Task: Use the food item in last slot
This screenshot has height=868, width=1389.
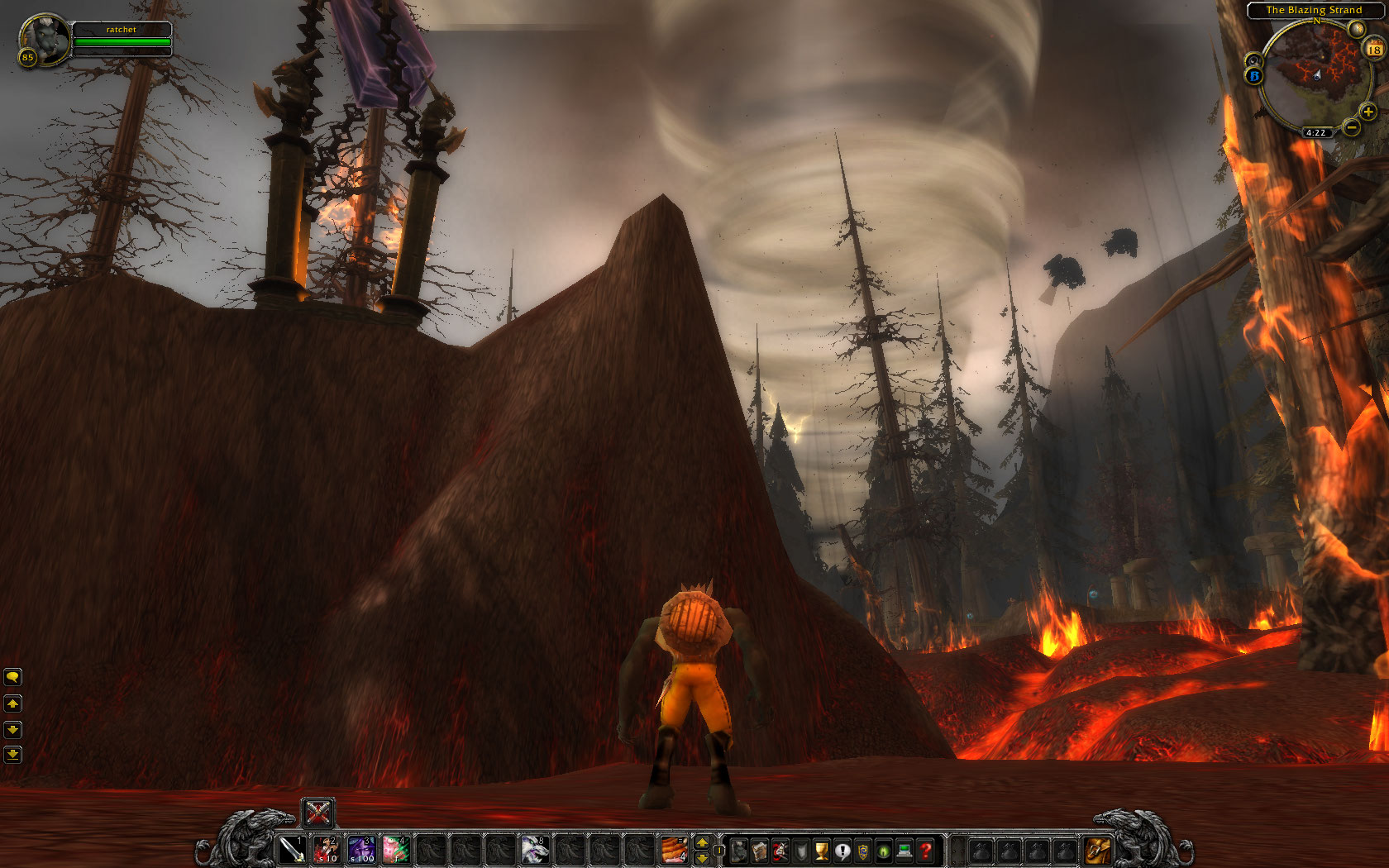Action: tap(674, 849)
